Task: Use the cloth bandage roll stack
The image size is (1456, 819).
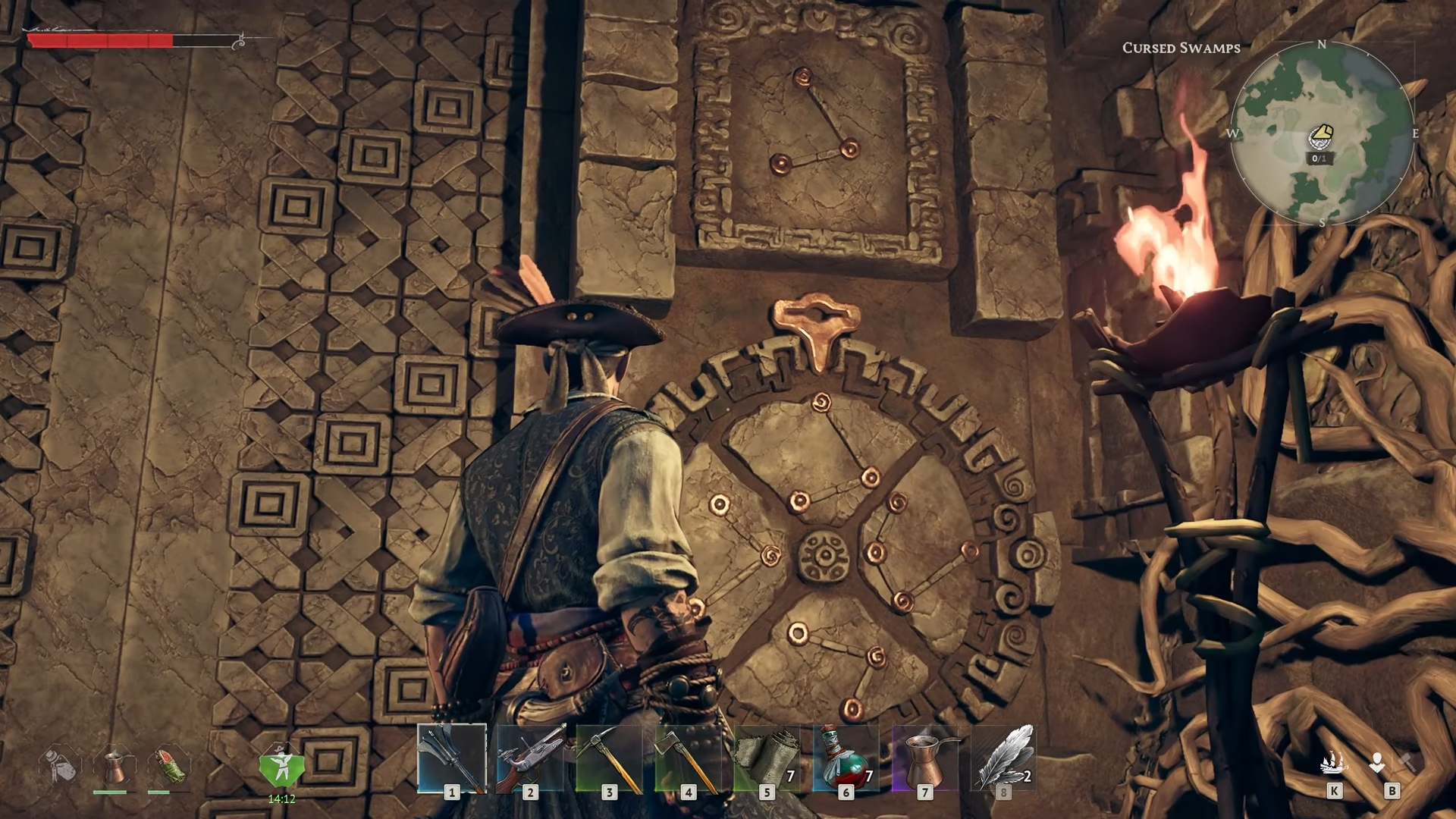Action: (x=767, y=758)
